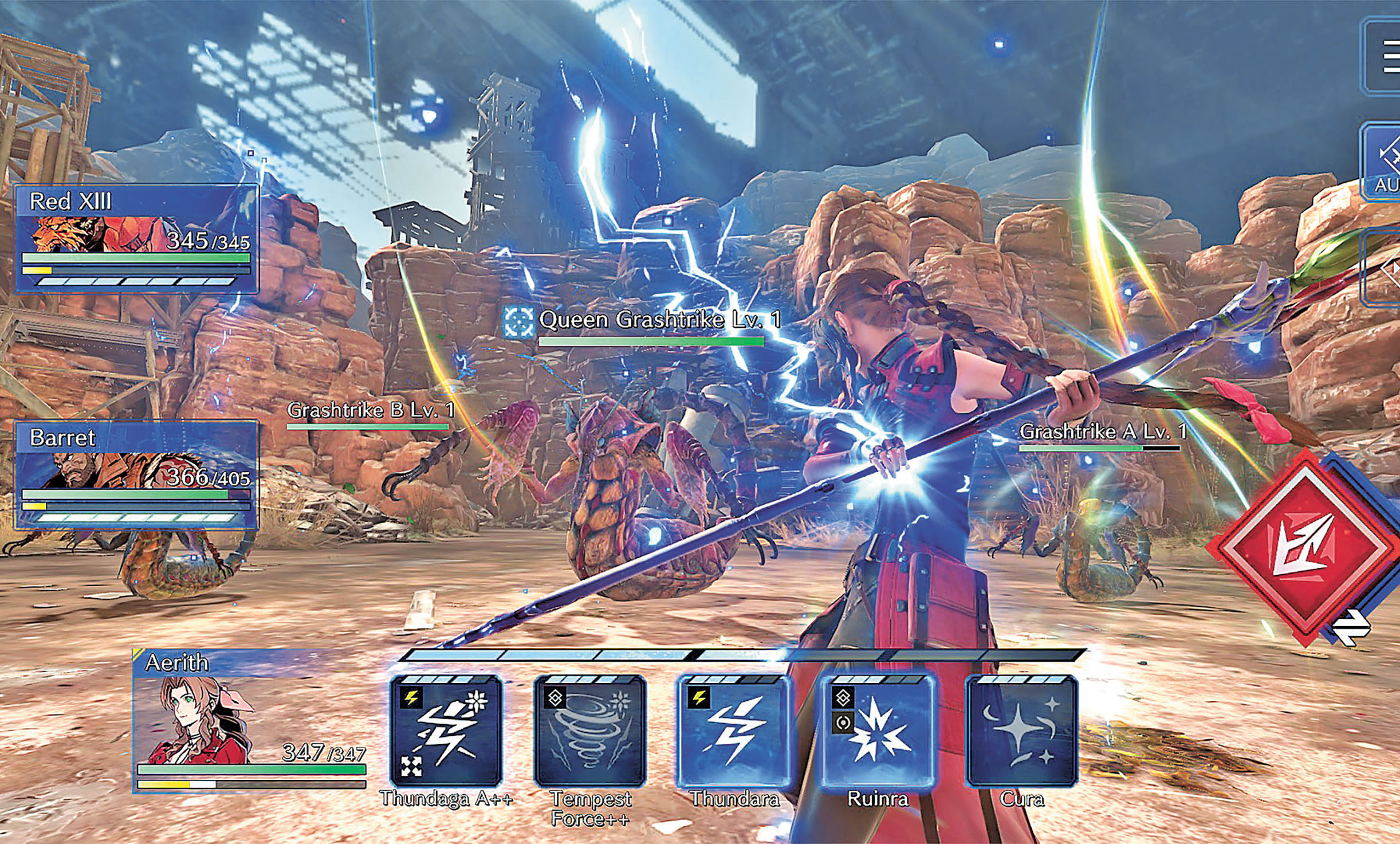Screen dimensions: 1400x844
Task: Cast the Ruinra spell
Action: tap(878, 731)
